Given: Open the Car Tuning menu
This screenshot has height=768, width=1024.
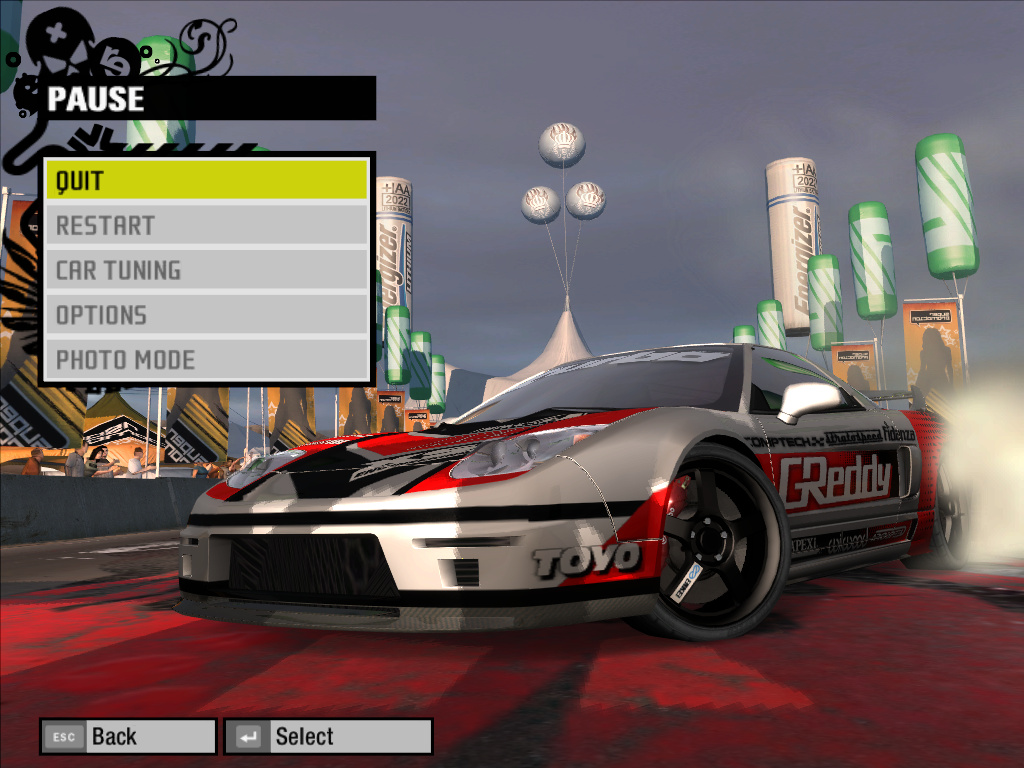Looking at the screenshot, I should tap(206, 270).
